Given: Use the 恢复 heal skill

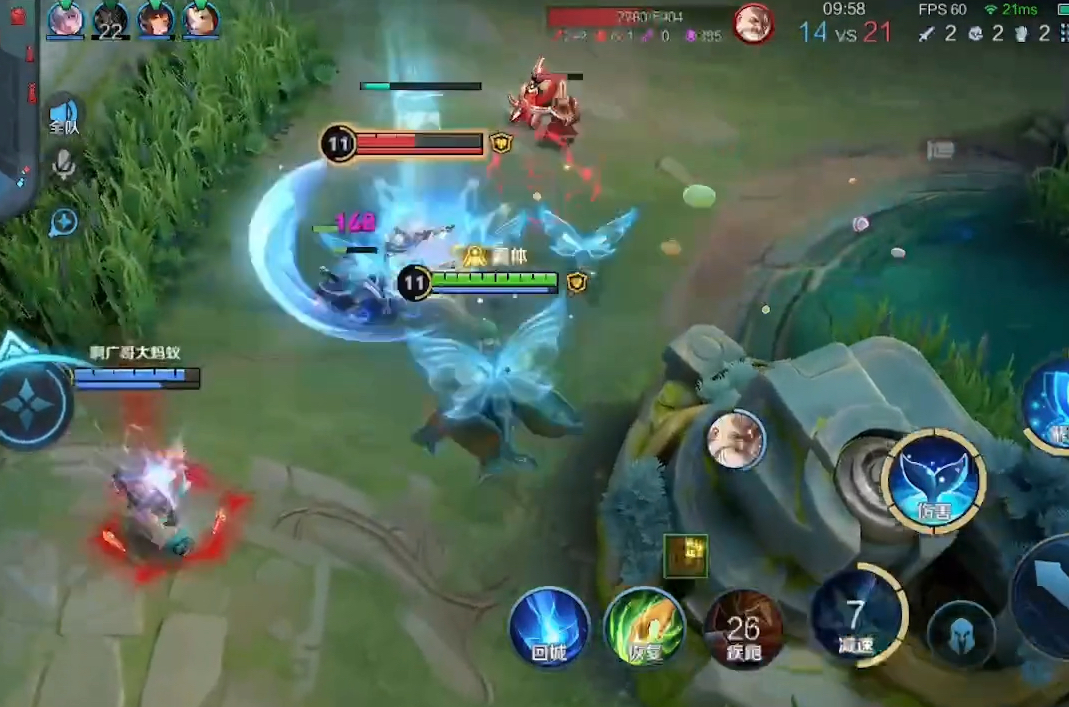Looking at the screenshot, I should (645, 627).
